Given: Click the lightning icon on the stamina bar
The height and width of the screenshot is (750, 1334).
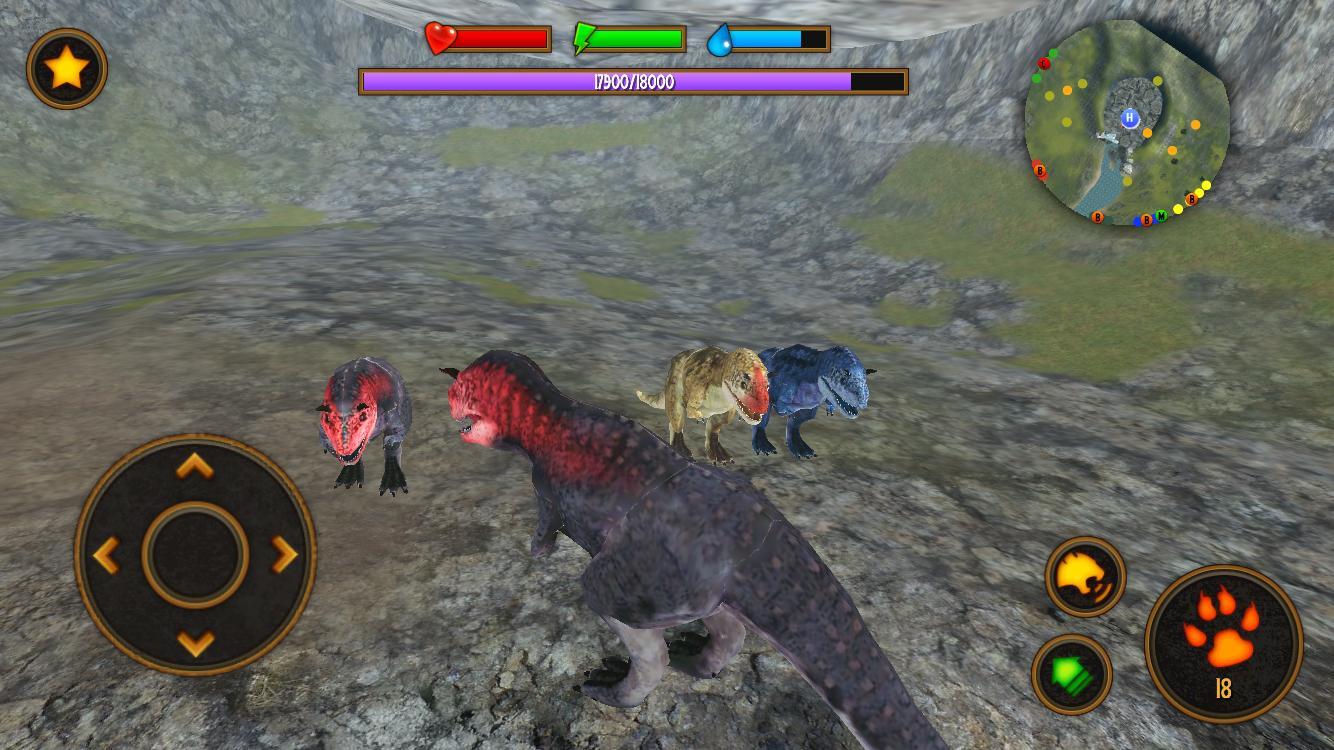Looking at the screenshot, I should point(585,39).
